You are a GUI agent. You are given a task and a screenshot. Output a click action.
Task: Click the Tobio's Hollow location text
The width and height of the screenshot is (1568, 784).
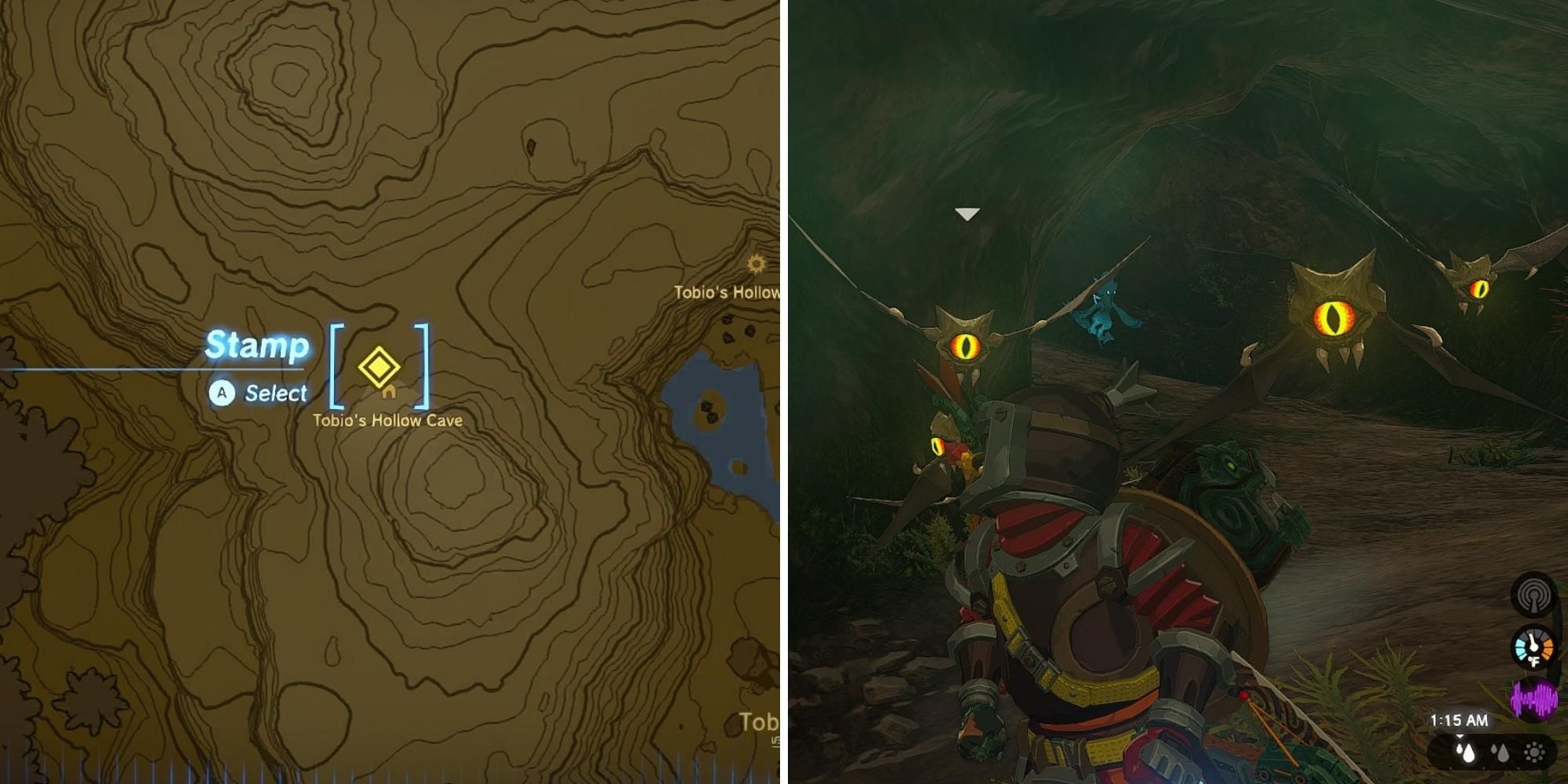tap(725, 292)
